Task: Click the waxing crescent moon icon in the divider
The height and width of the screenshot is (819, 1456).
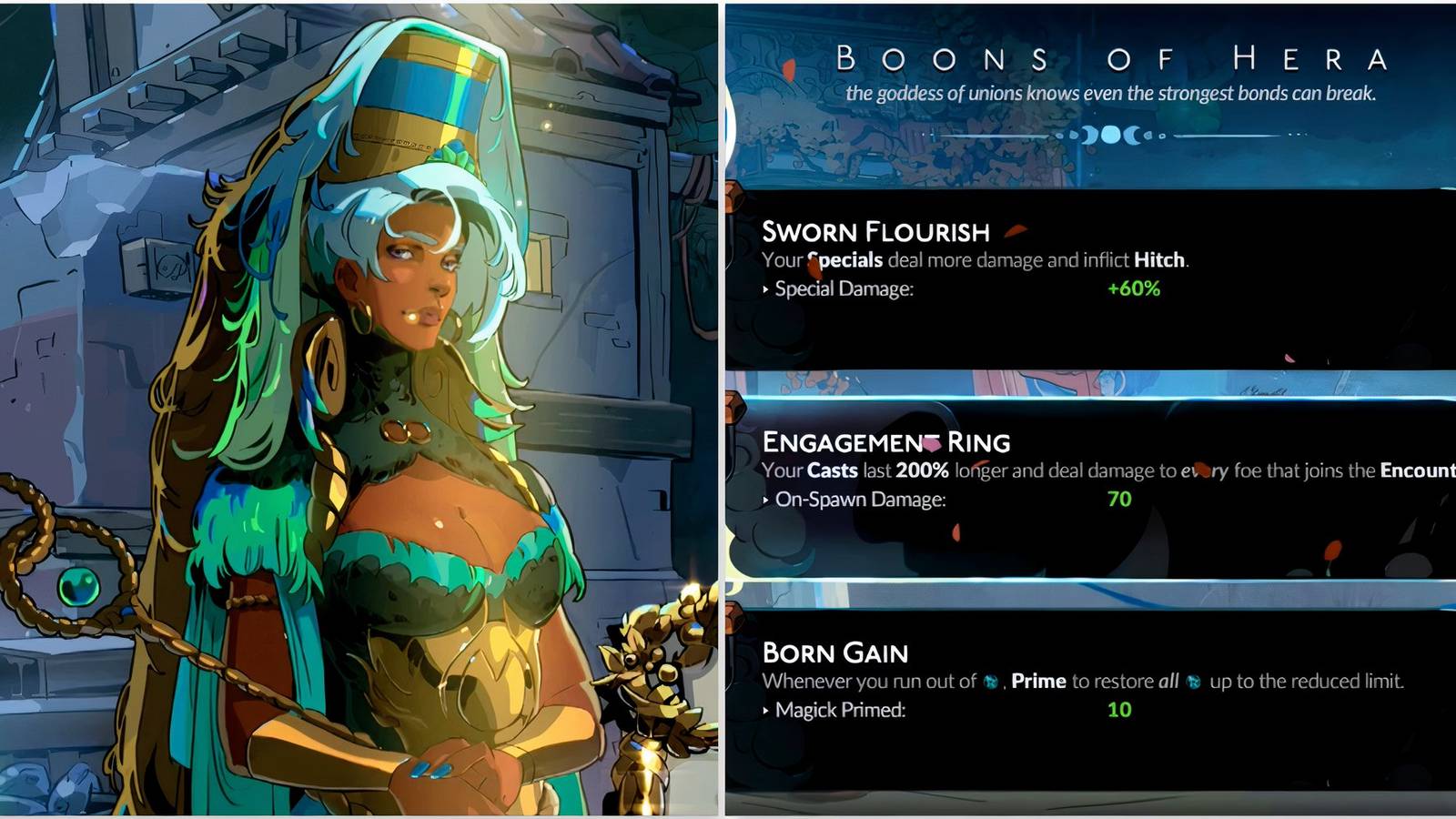Action: pos(1089,136)
